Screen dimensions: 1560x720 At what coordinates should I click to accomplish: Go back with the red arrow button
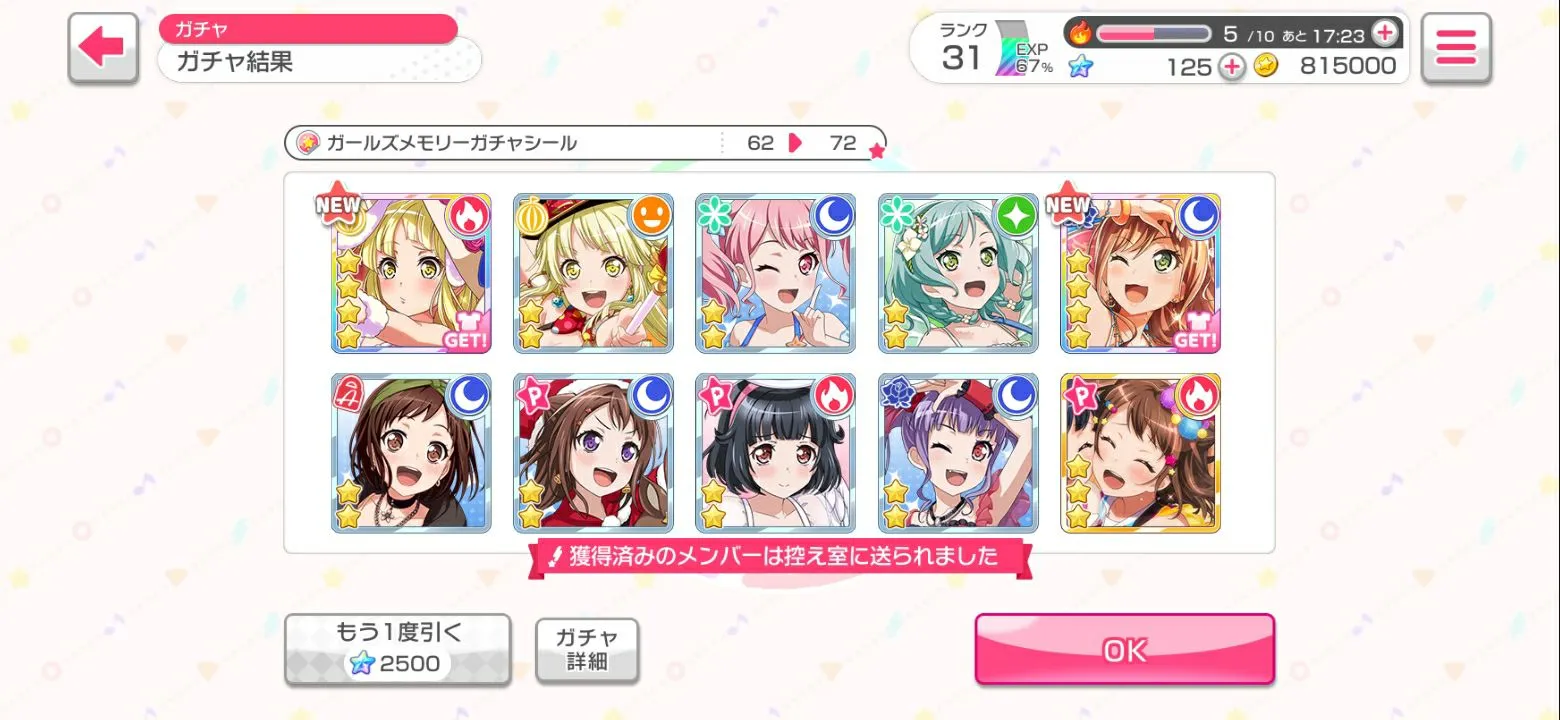(102, 47)
